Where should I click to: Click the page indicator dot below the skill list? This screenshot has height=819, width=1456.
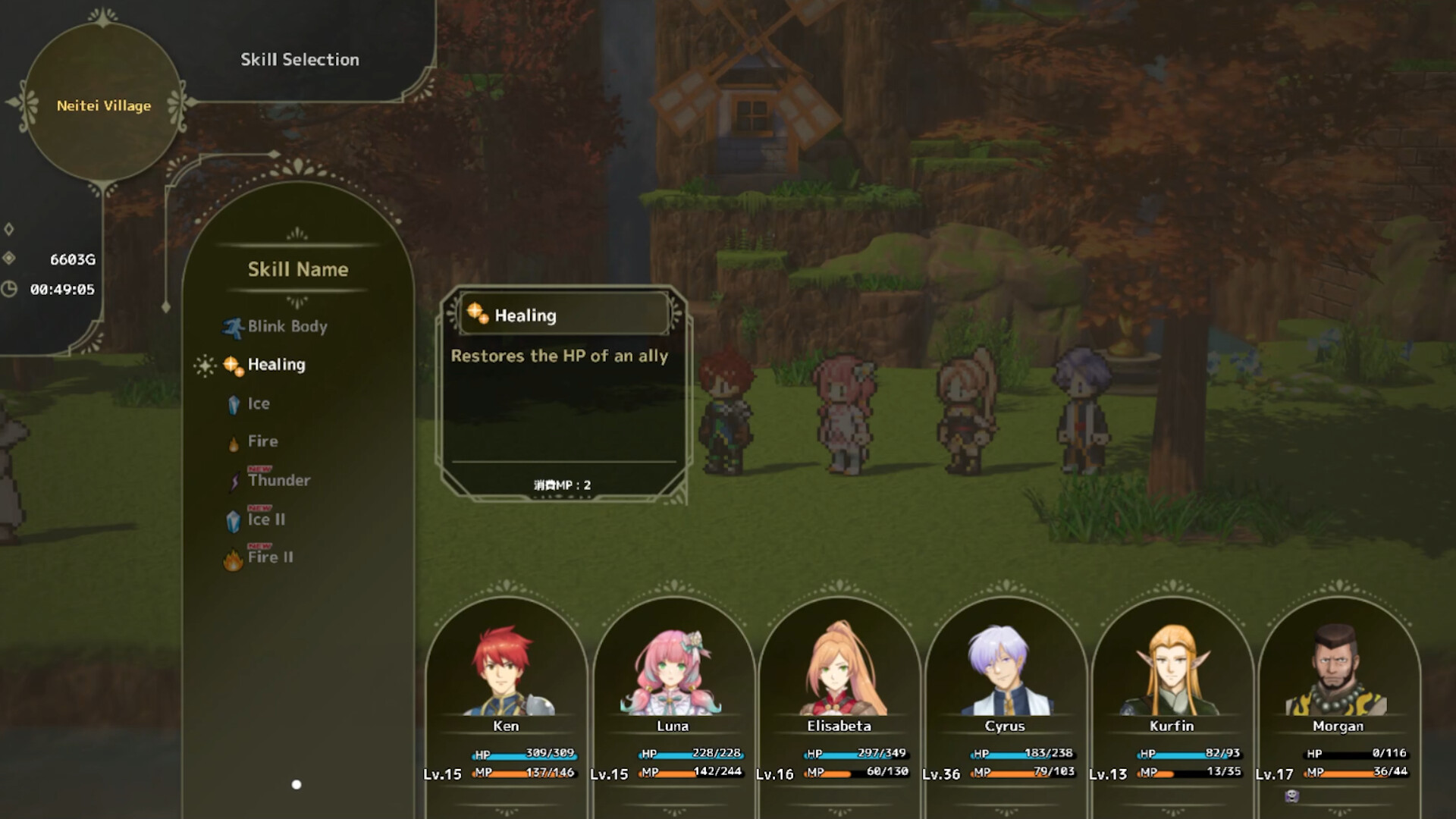coord(296,785)
